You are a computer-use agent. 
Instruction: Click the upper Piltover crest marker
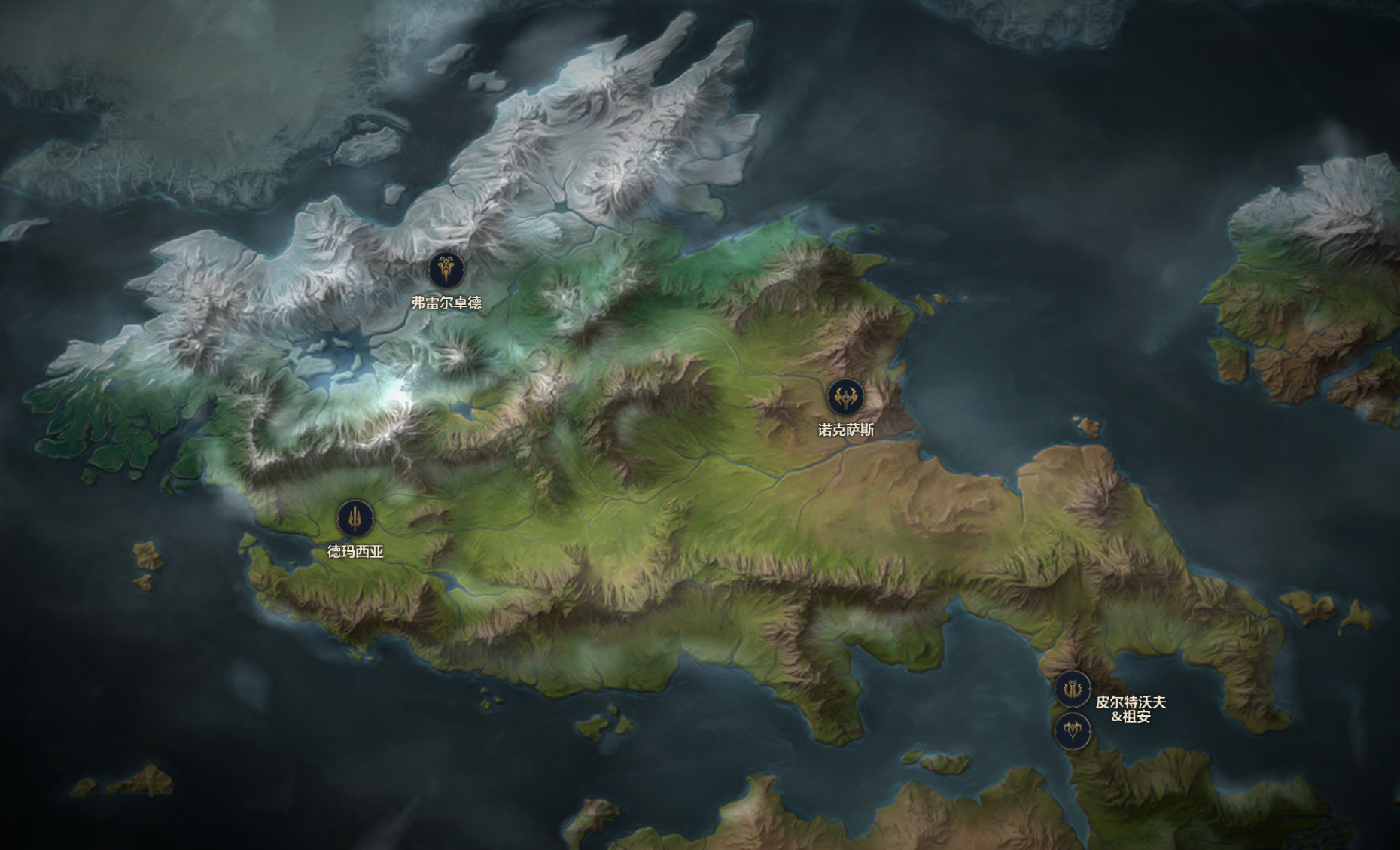1072,688
